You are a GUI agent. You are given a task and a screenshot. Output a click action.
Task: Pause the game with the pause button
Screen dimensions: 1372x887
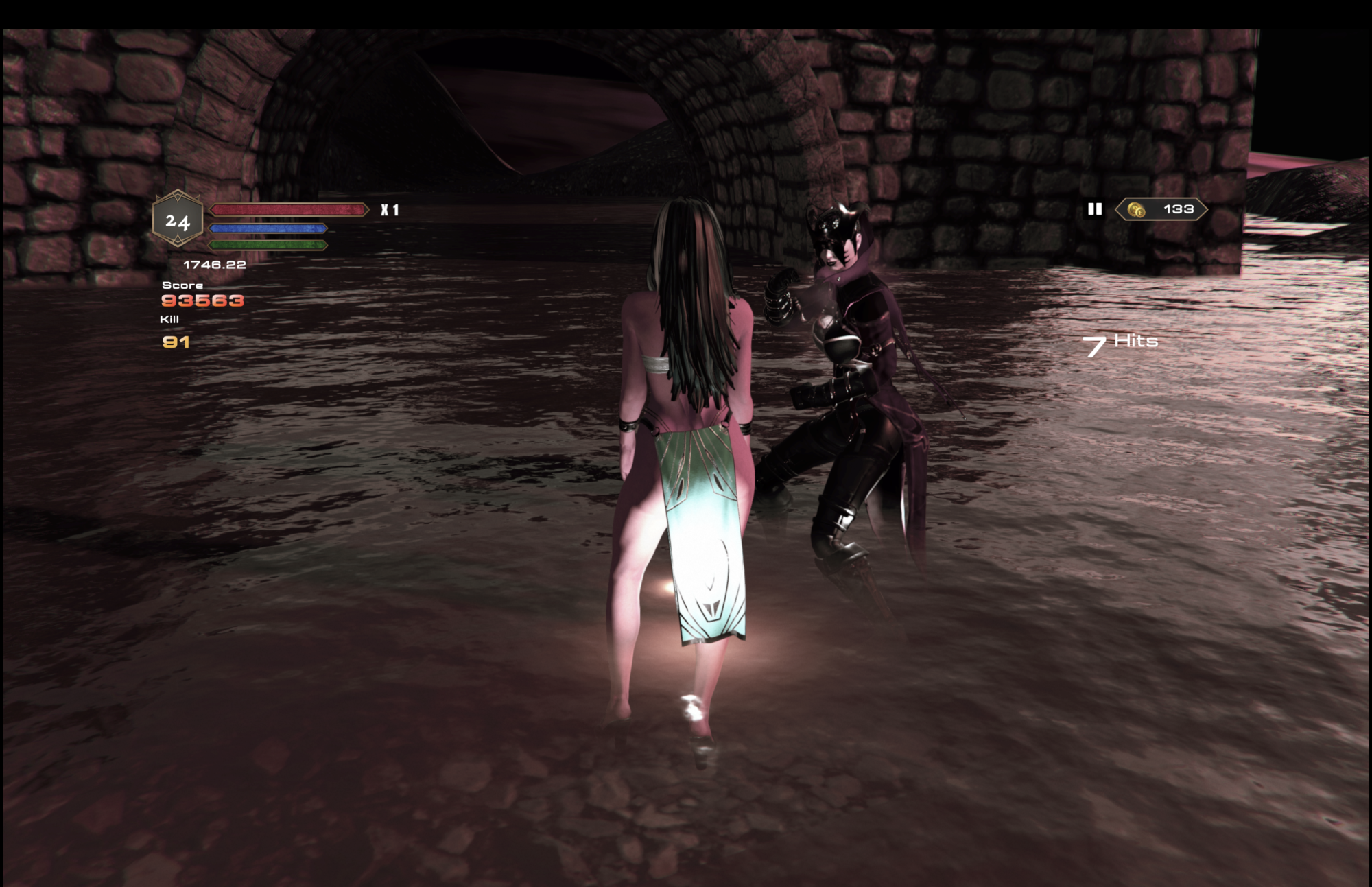pos(1094,209)
